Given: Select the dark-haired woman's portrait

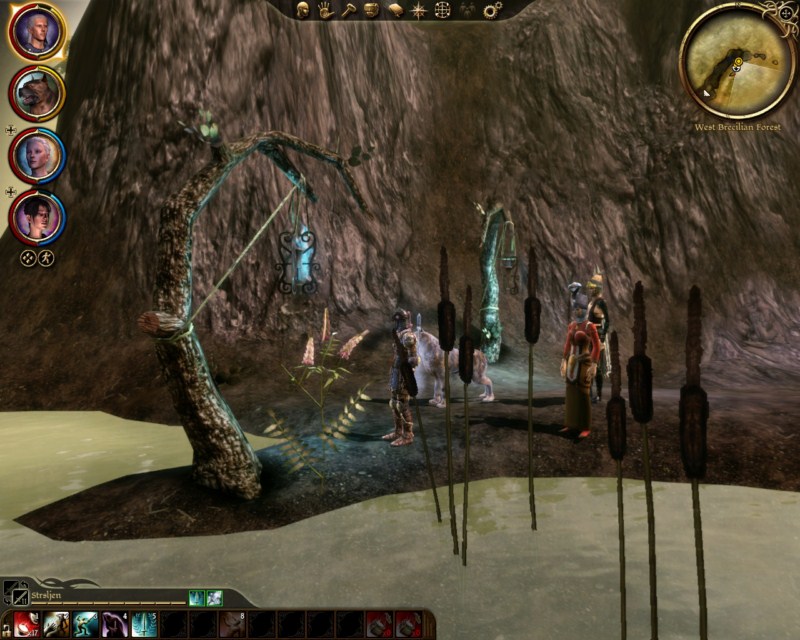Looking at the screenshot, I should click(38, 217).
